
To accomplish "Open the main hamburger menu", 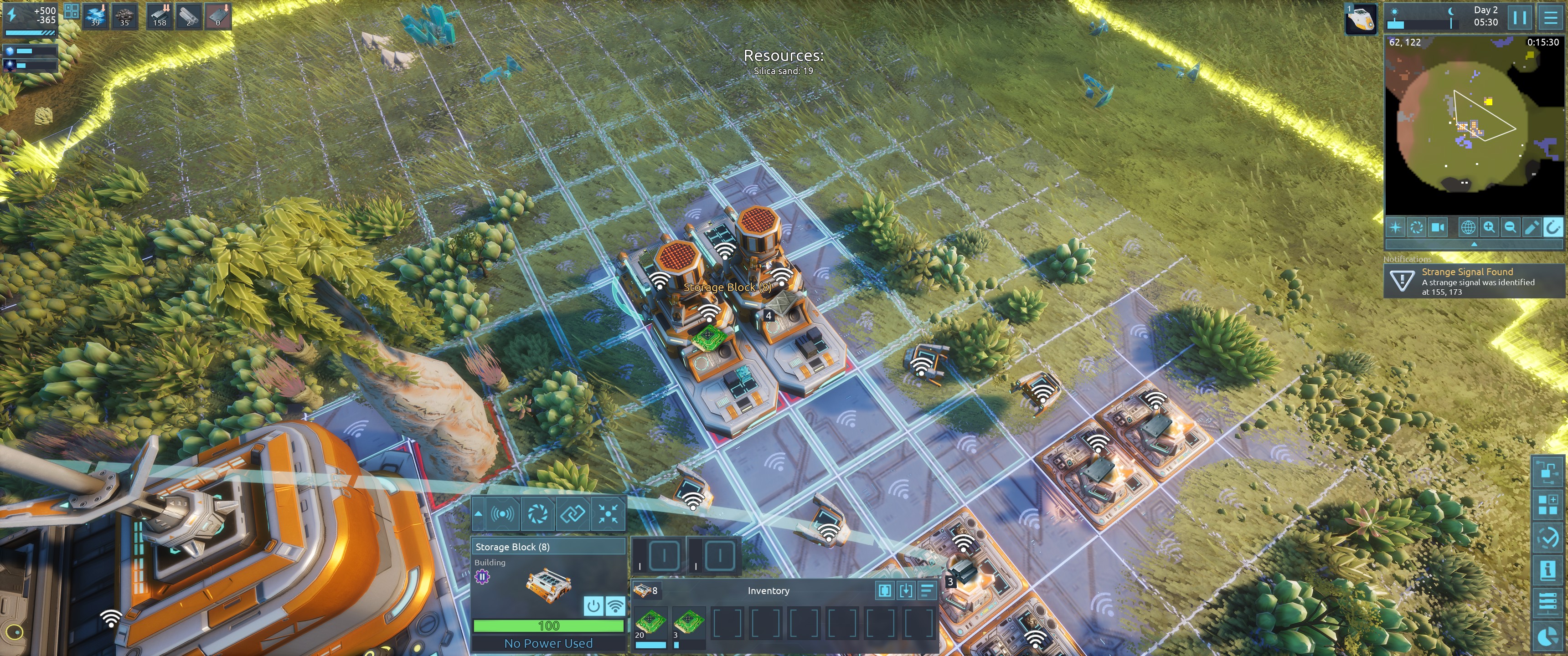I will coord(1550,18).
